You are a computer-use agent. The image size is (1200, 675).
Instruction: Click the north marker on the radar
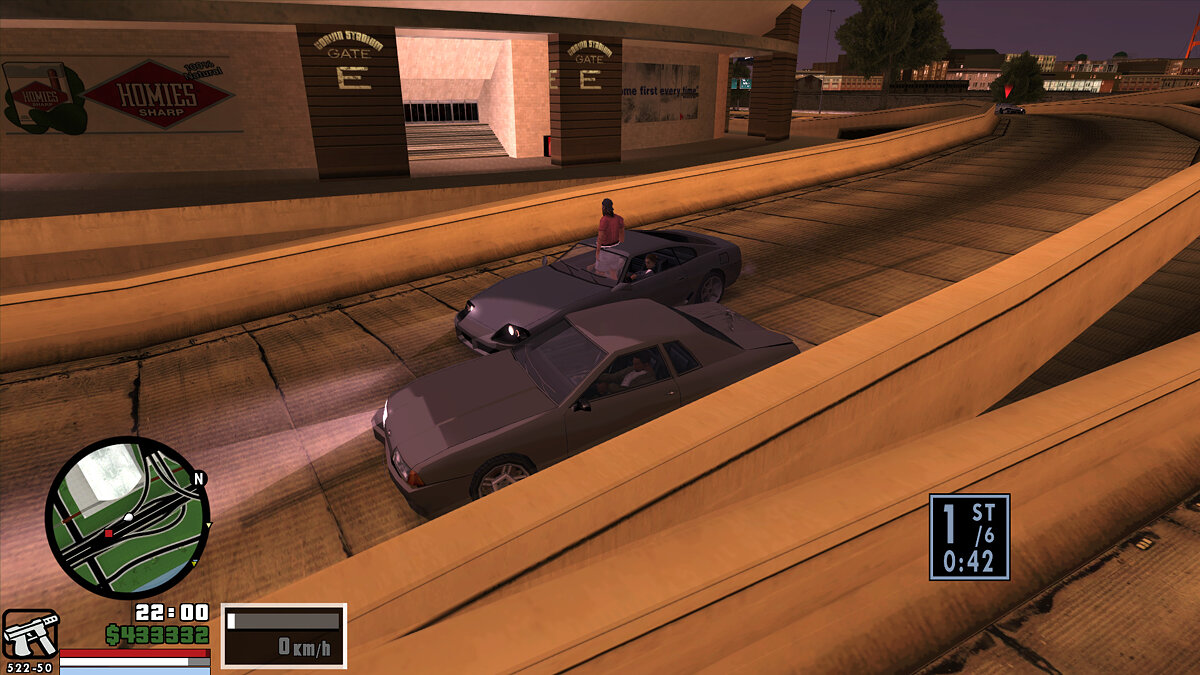pos(199,479)
